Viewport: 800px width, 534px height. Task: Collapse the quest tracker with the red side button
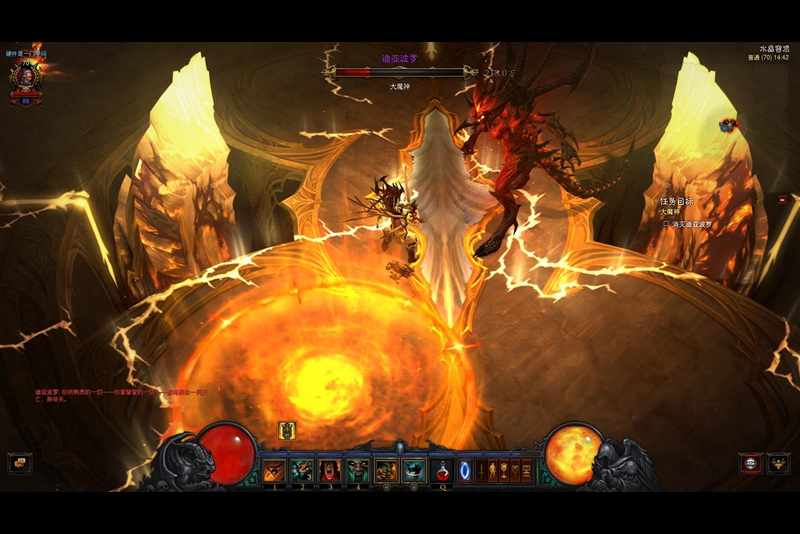(x=782, y=200)
